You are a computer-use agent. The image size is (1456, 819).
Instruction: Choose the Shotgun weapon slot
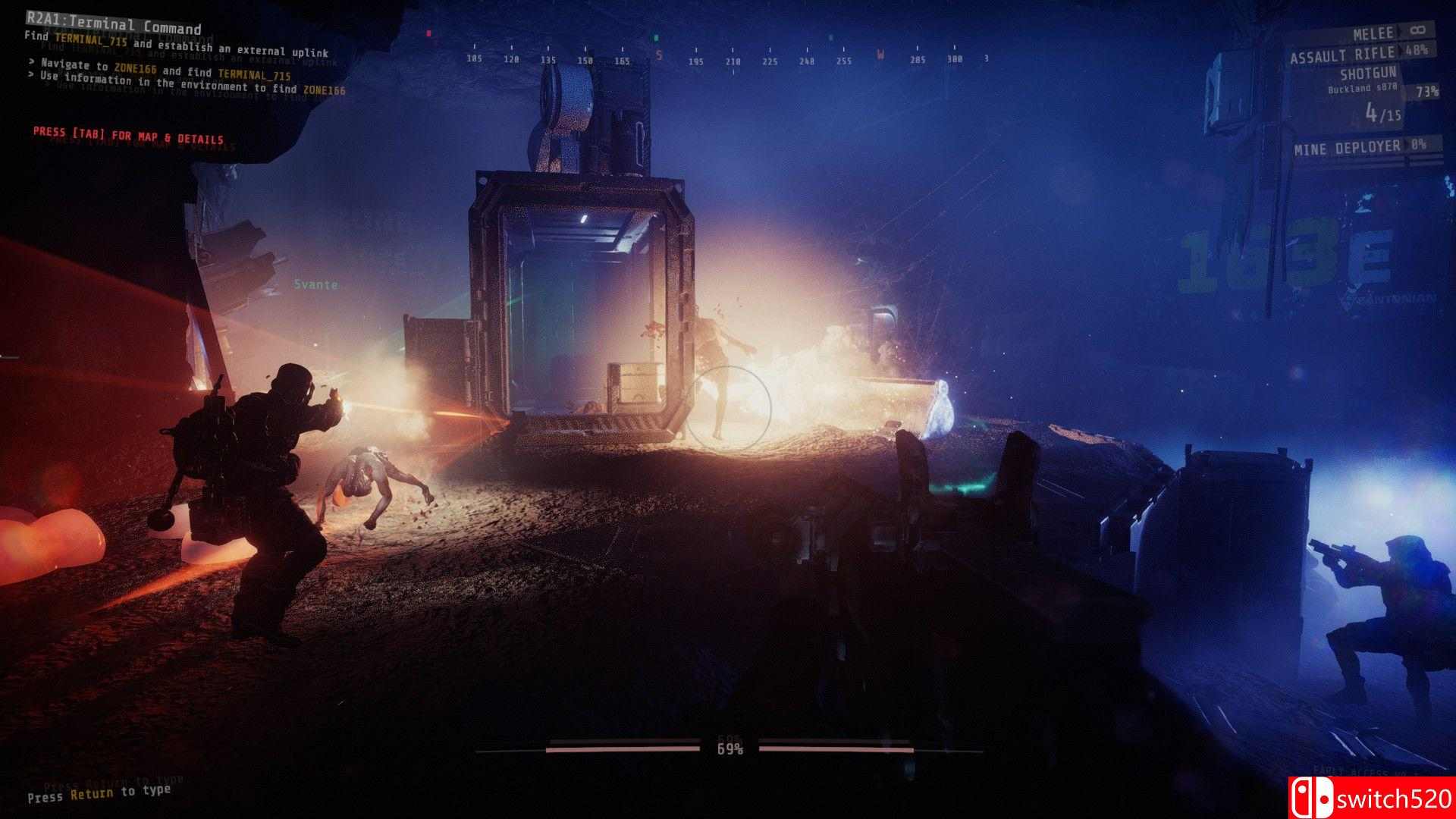1368,74
